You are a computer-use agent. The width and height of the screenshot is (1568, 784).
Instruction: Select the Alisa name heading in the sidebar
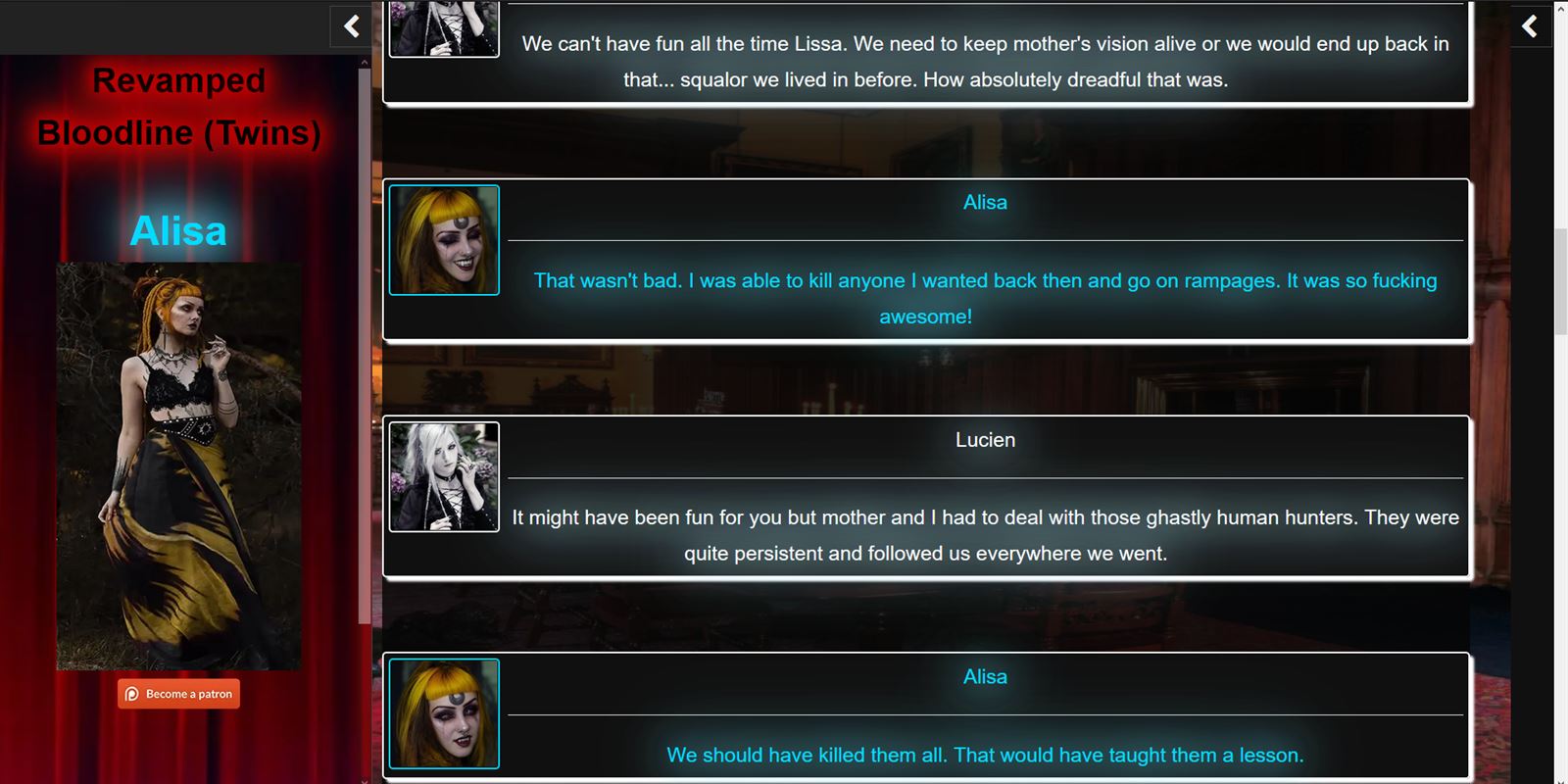click(178, 230)
